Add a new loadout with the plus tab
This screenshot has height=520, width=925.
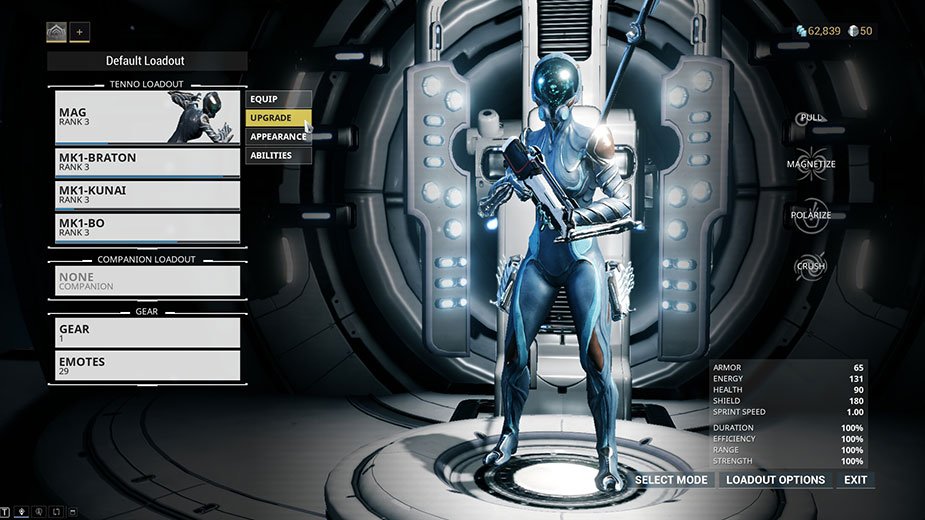point(79,32)
